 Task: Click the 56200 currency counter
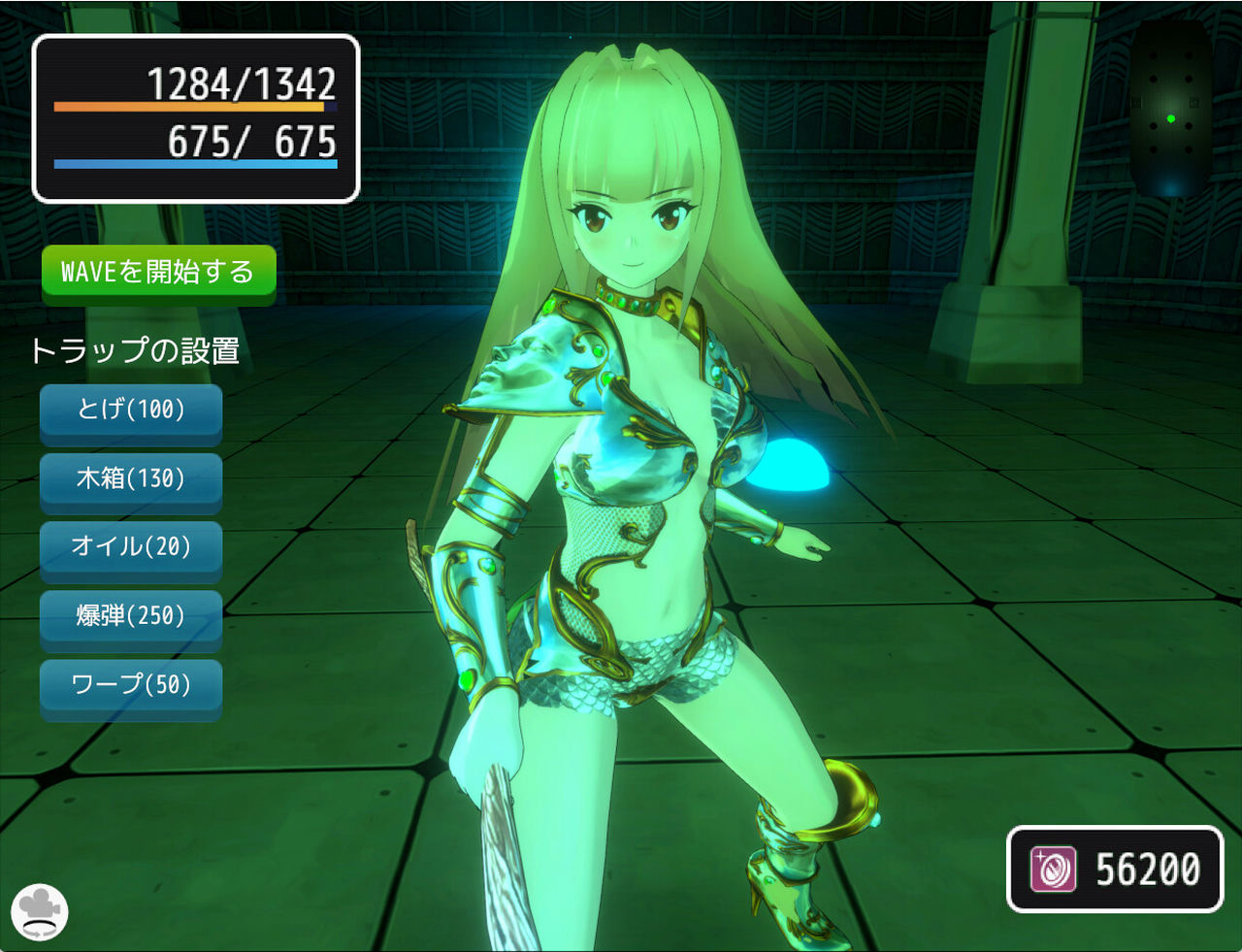point(1147,869)
